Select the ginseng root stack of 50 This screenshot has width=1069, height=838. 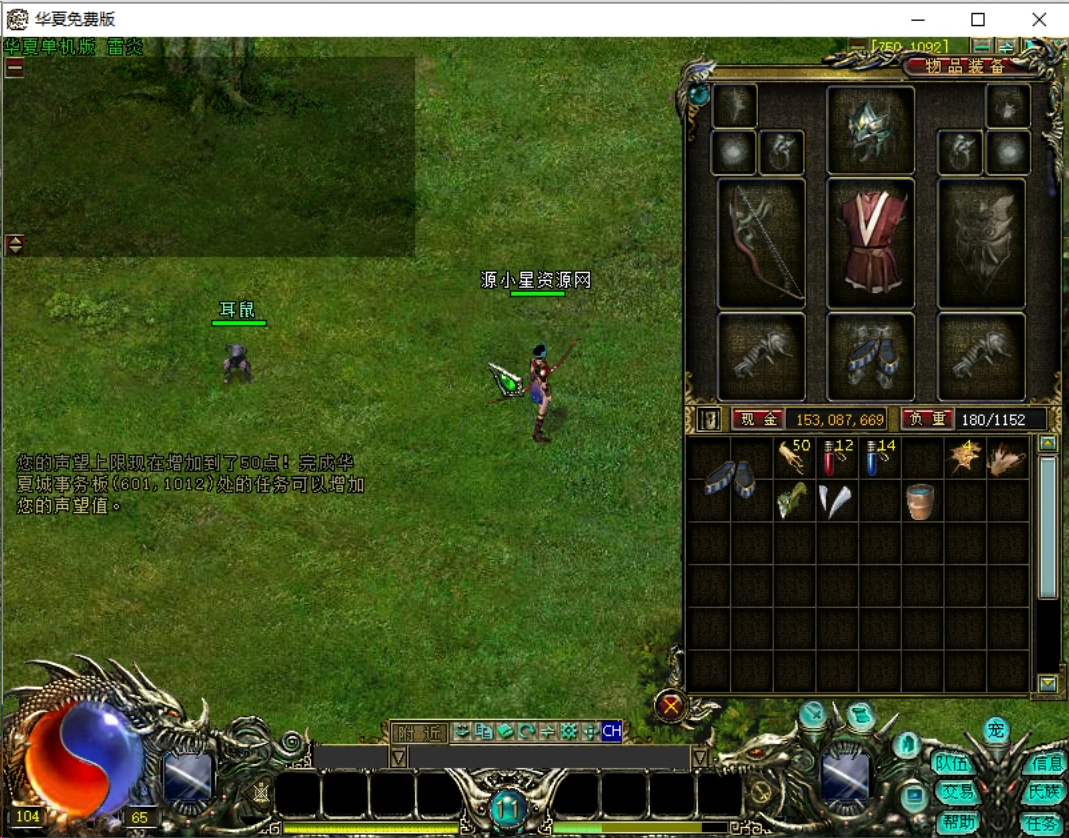coord(792,459)
